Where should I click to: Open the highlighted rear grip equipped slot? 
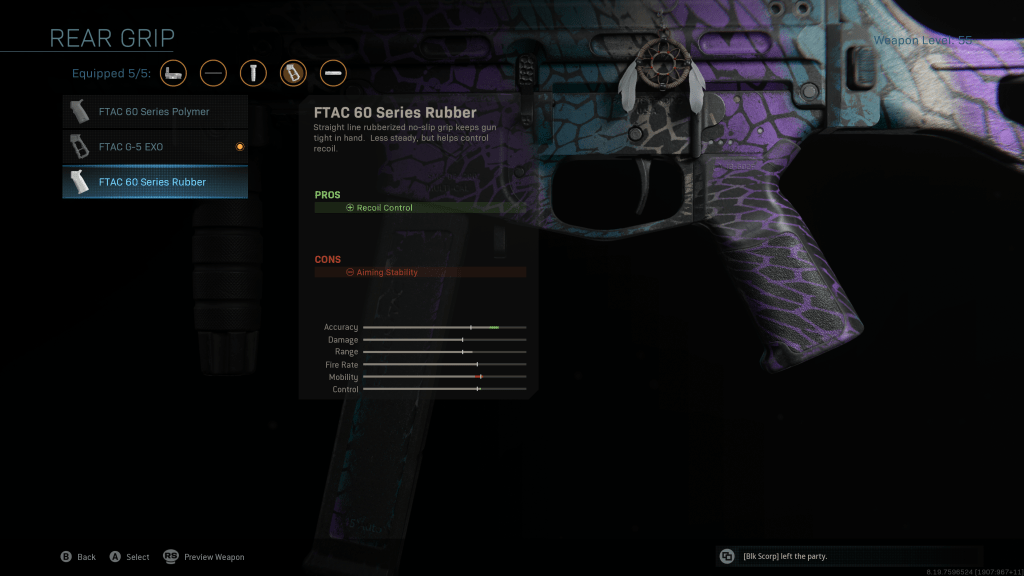point(293,73)
